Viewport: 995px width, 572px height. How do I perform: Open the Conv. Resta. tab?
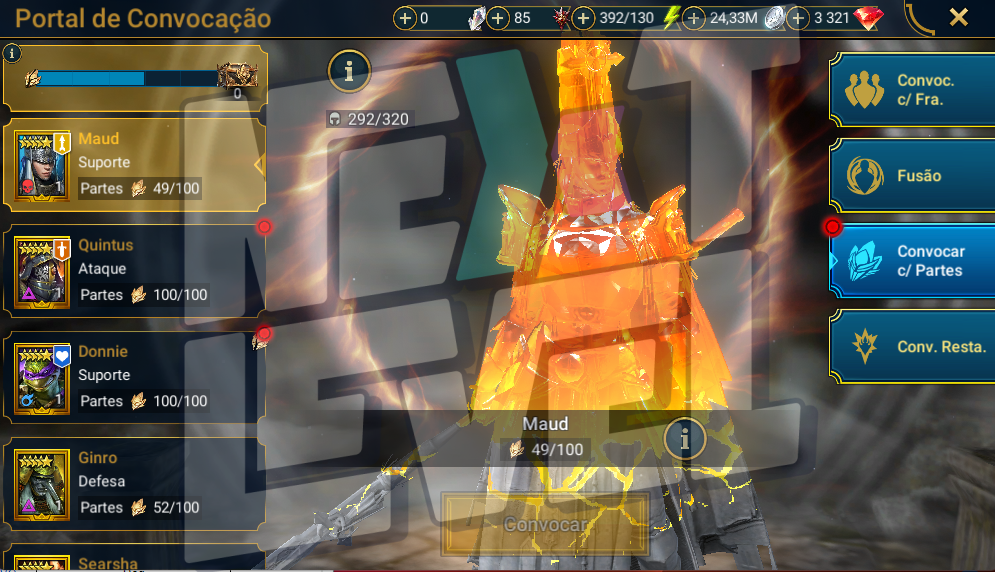click(912, 347)
